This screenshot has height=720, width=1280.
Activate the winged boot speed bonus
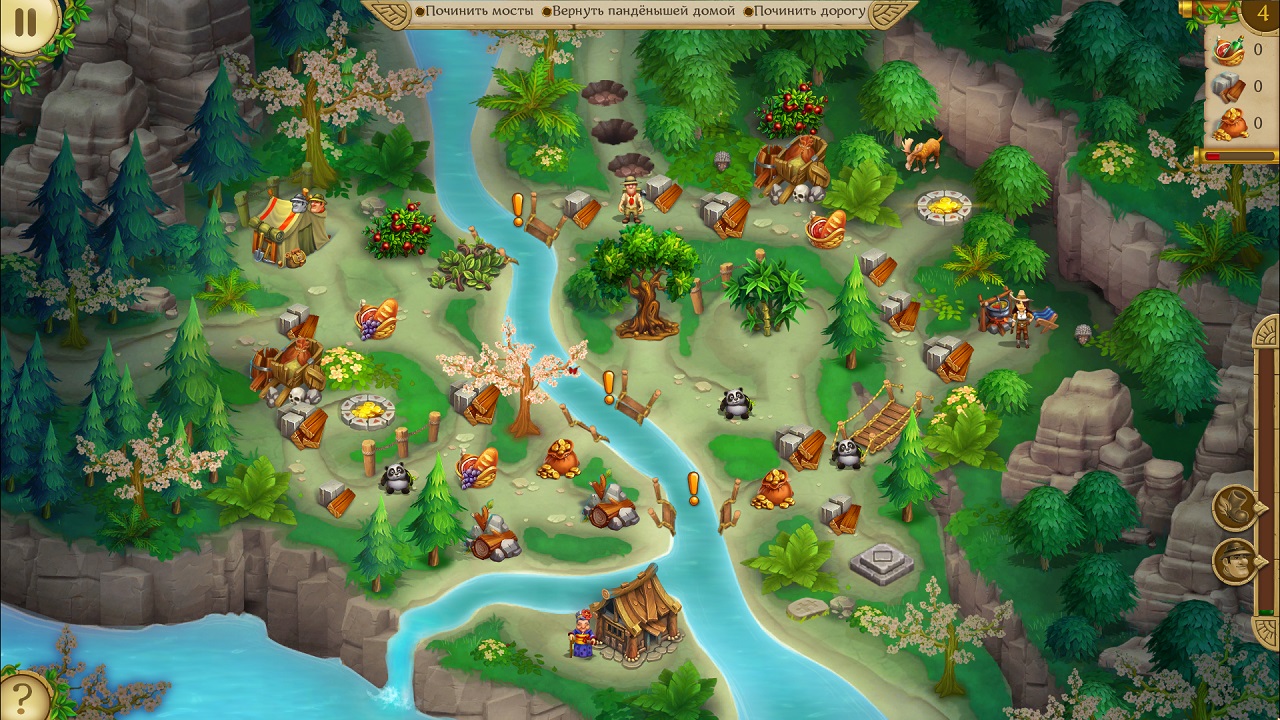[1234, 507]
